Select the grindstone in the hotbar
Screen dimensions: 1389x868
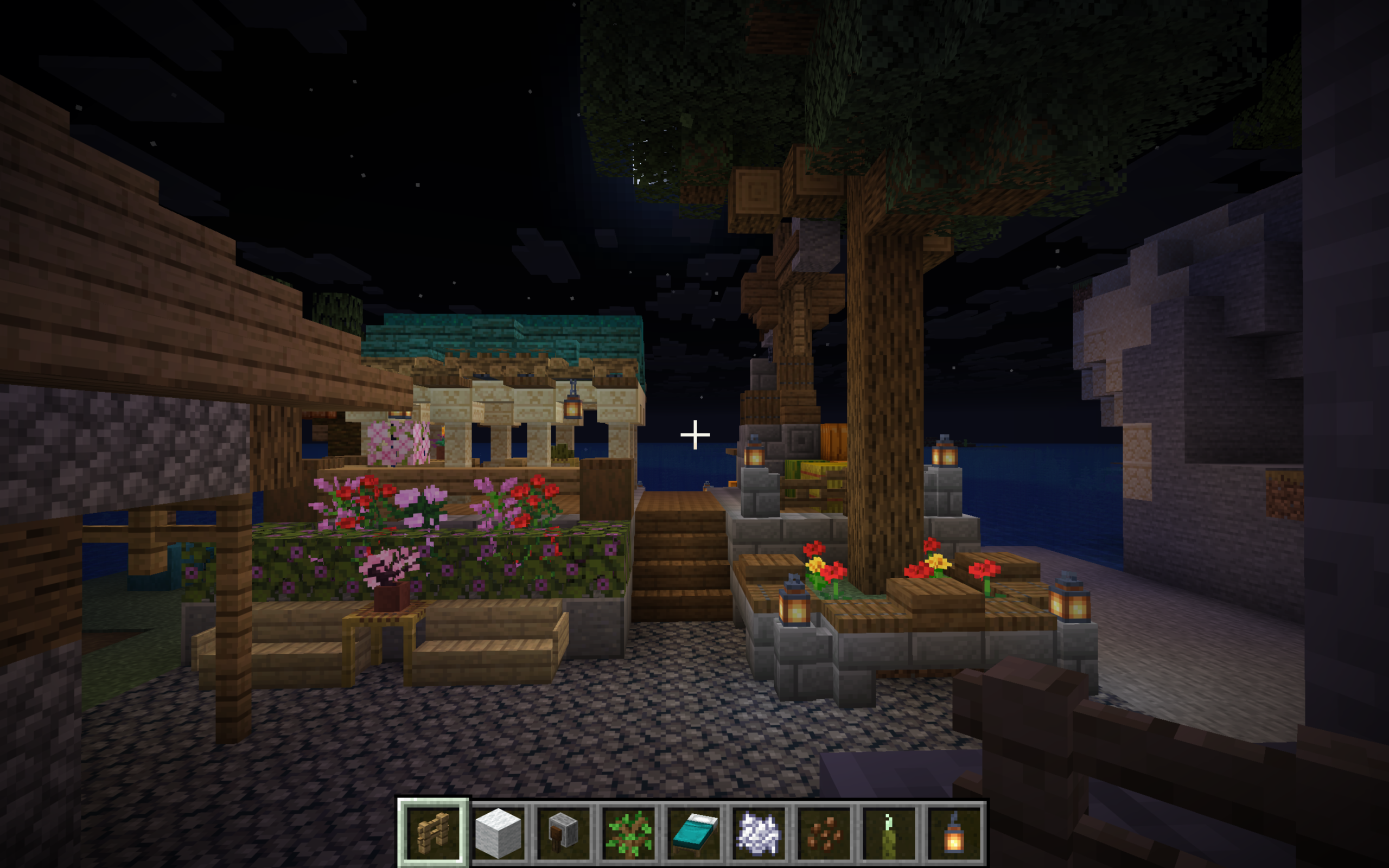(x=563, y=832)
